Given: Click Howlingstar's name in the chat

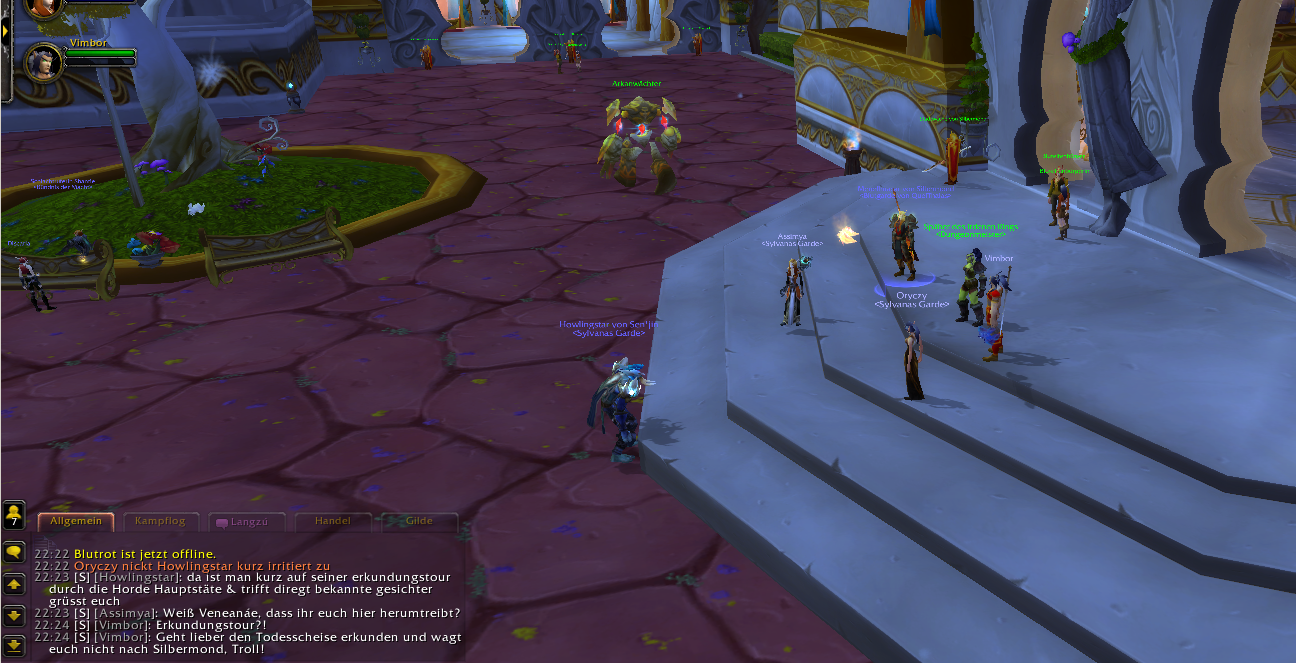Looking at the screenshot, I should pos(138,577).
